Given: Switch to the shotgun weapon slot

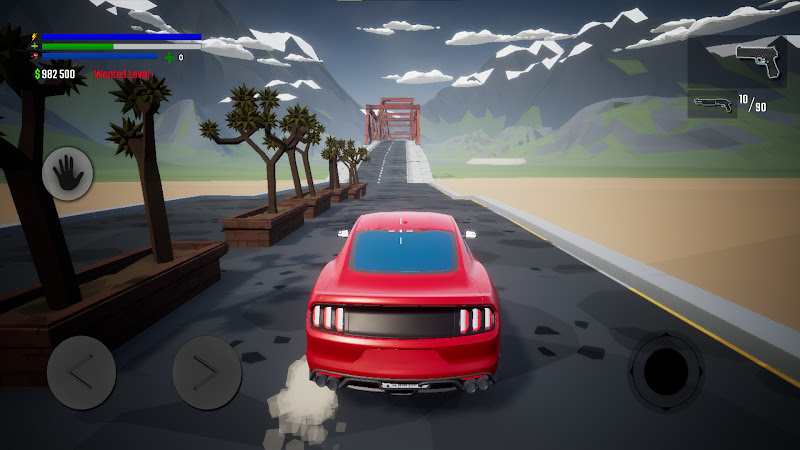Looking at the screenshot, I should 712,104.
